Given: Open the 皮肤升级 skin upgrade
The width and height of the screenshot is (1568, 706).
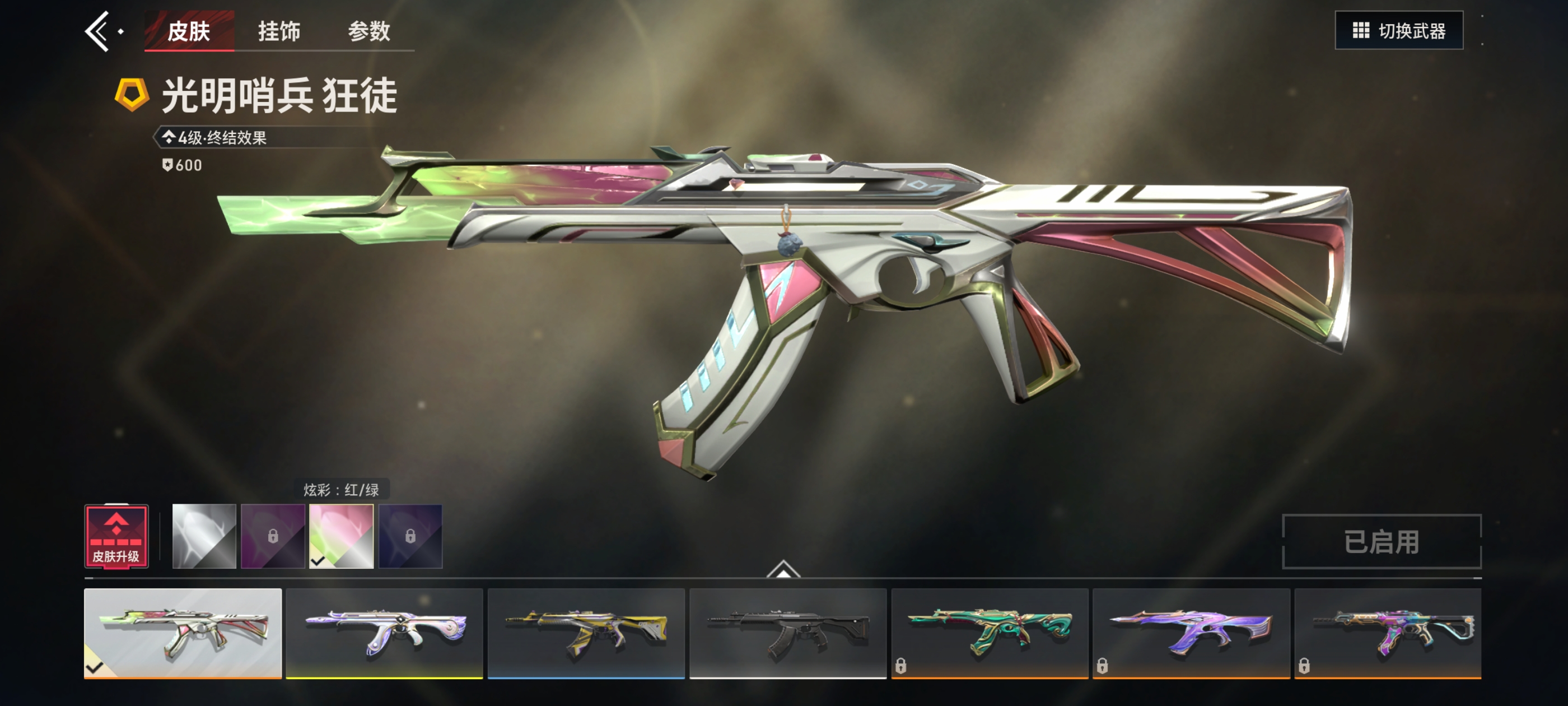Looking at the screenshot, I should pyautogui.click(x=116, y=537).
